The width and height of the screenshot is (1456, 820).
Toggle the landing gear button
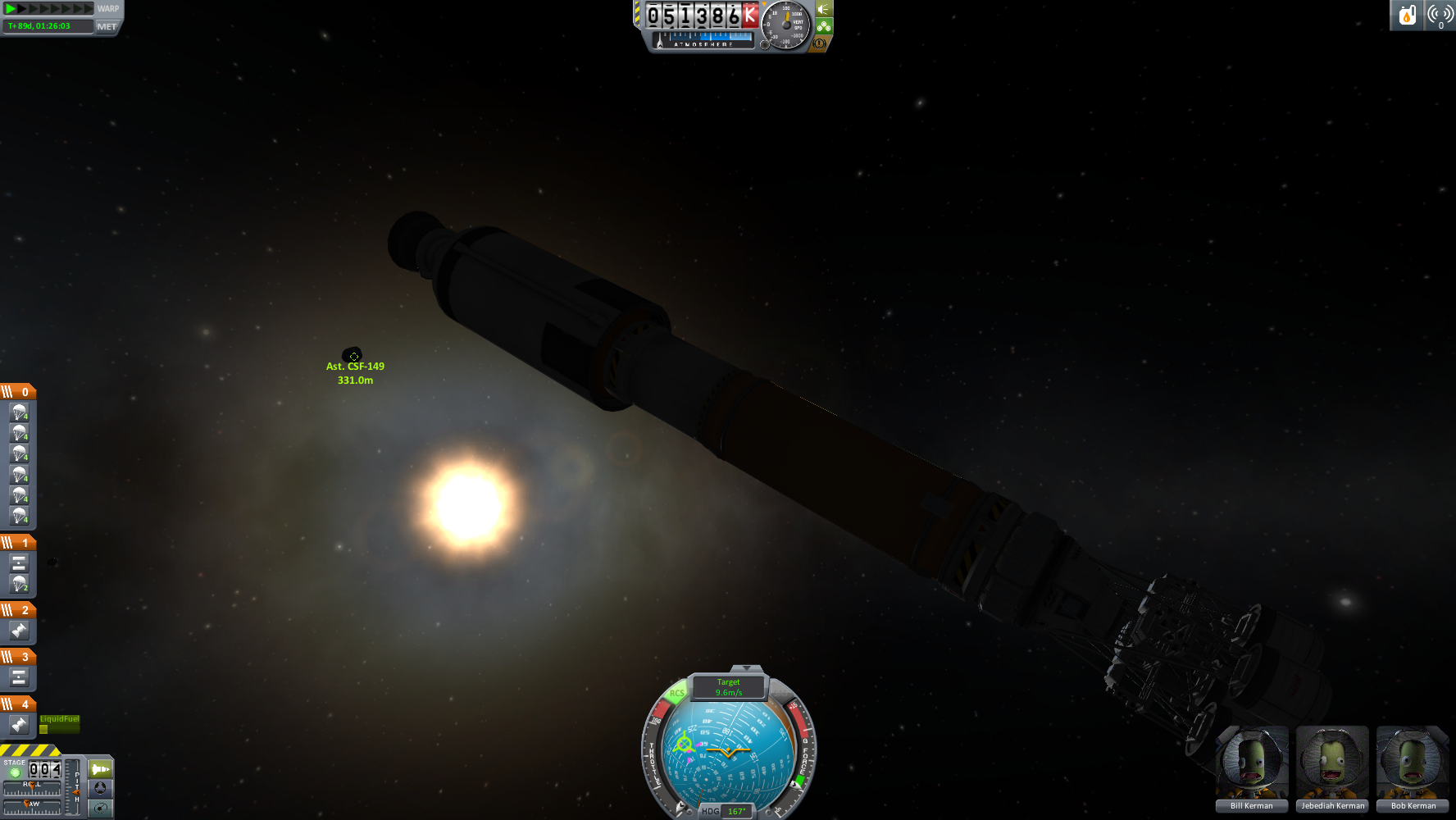(824, 26)
